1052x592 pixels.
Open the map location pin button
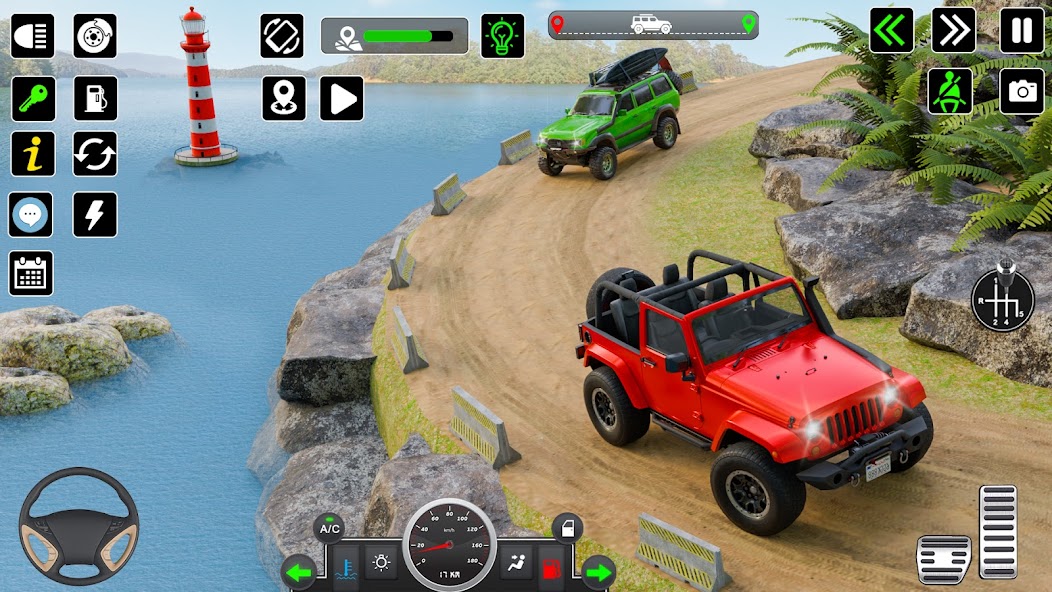click(x=284, y=98)
